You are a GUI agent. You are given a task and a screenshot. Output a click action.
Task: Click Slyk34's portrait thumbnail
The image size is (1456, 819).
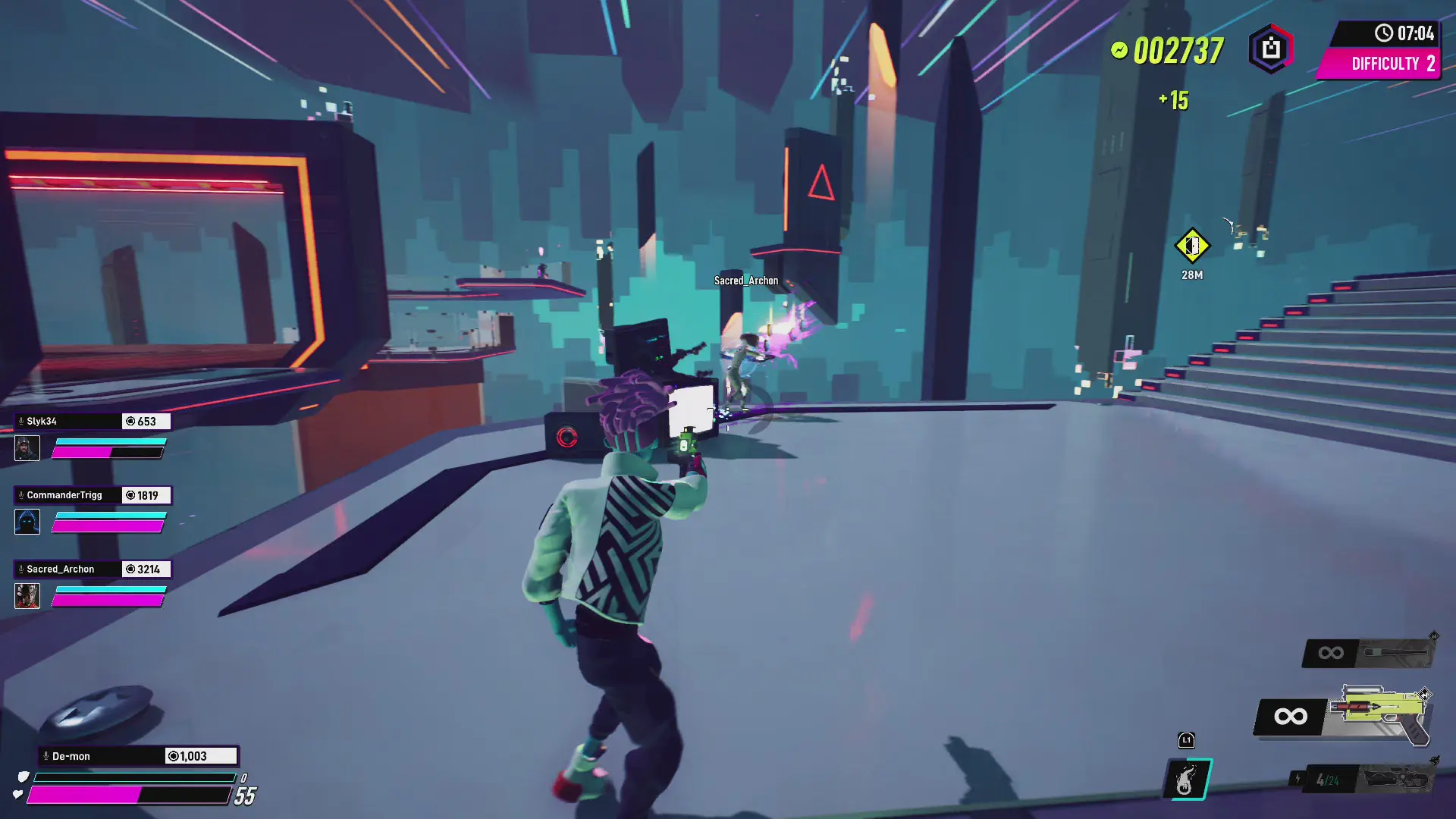(x=27, y=448)
